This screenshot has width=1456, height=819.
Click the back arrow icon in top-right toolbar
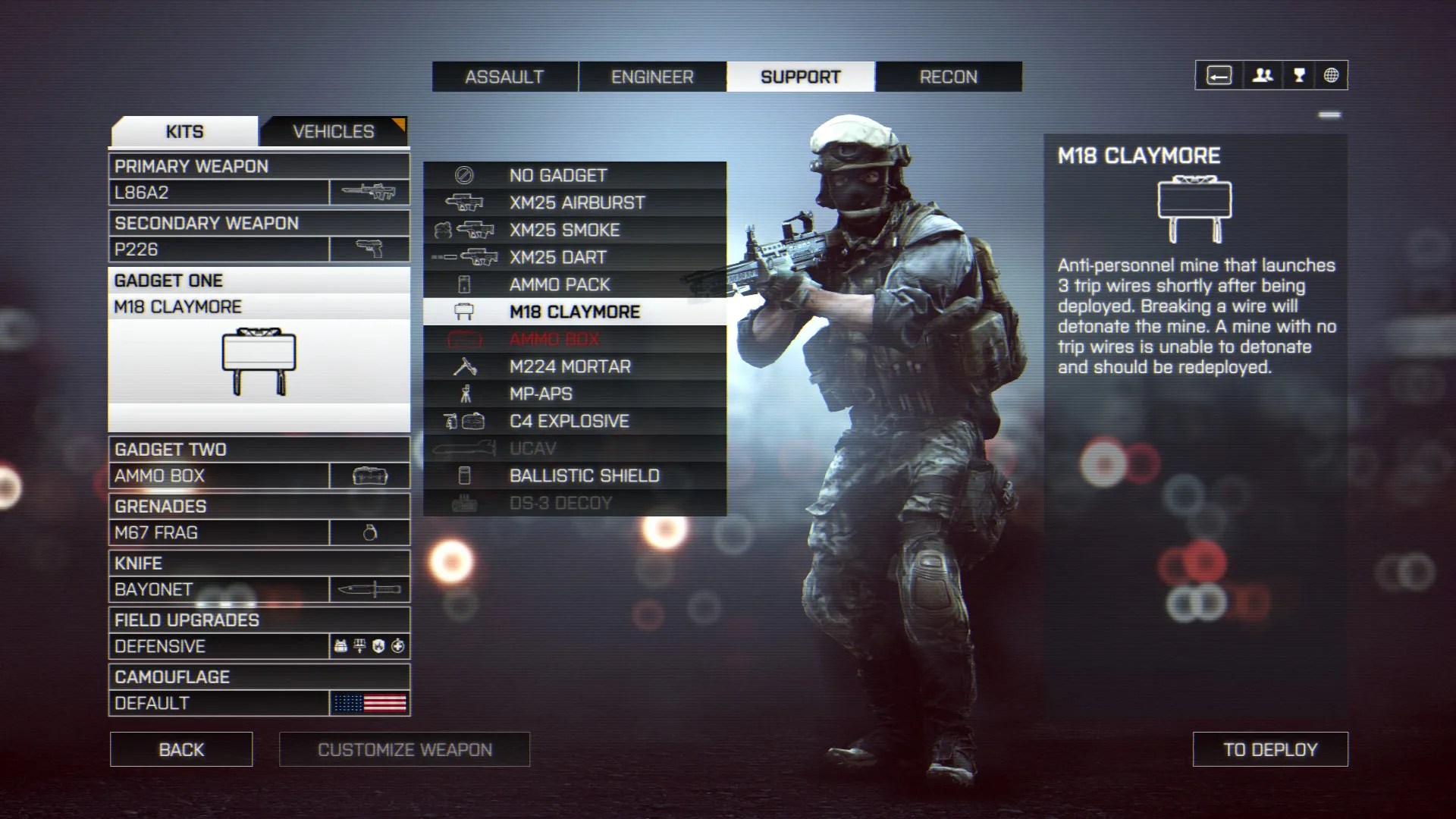(x=1219, y=75)
